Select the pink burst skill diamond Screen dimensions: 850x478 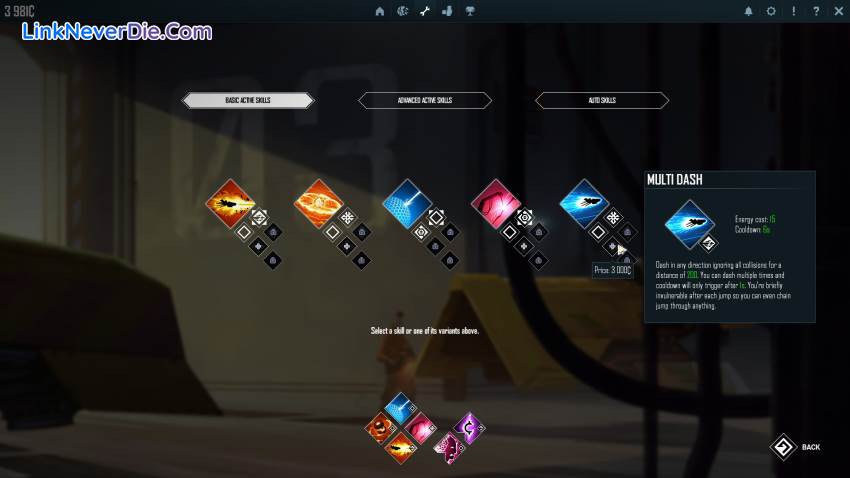point(495,203)
